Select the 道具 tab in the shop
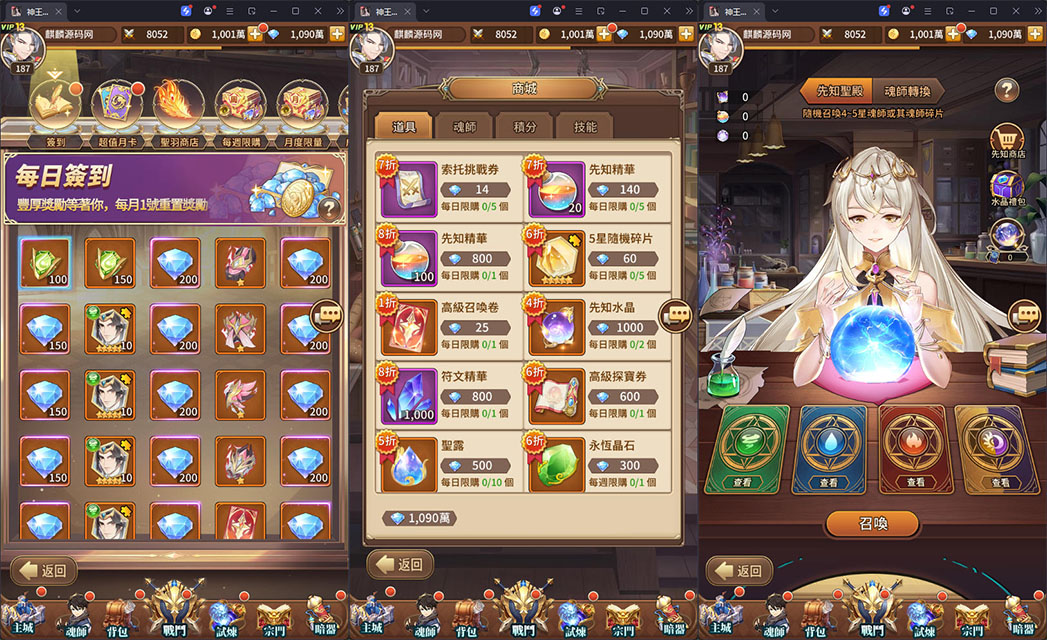The height and width of the screenshot is (640, 1047). (x=404, y=127)
